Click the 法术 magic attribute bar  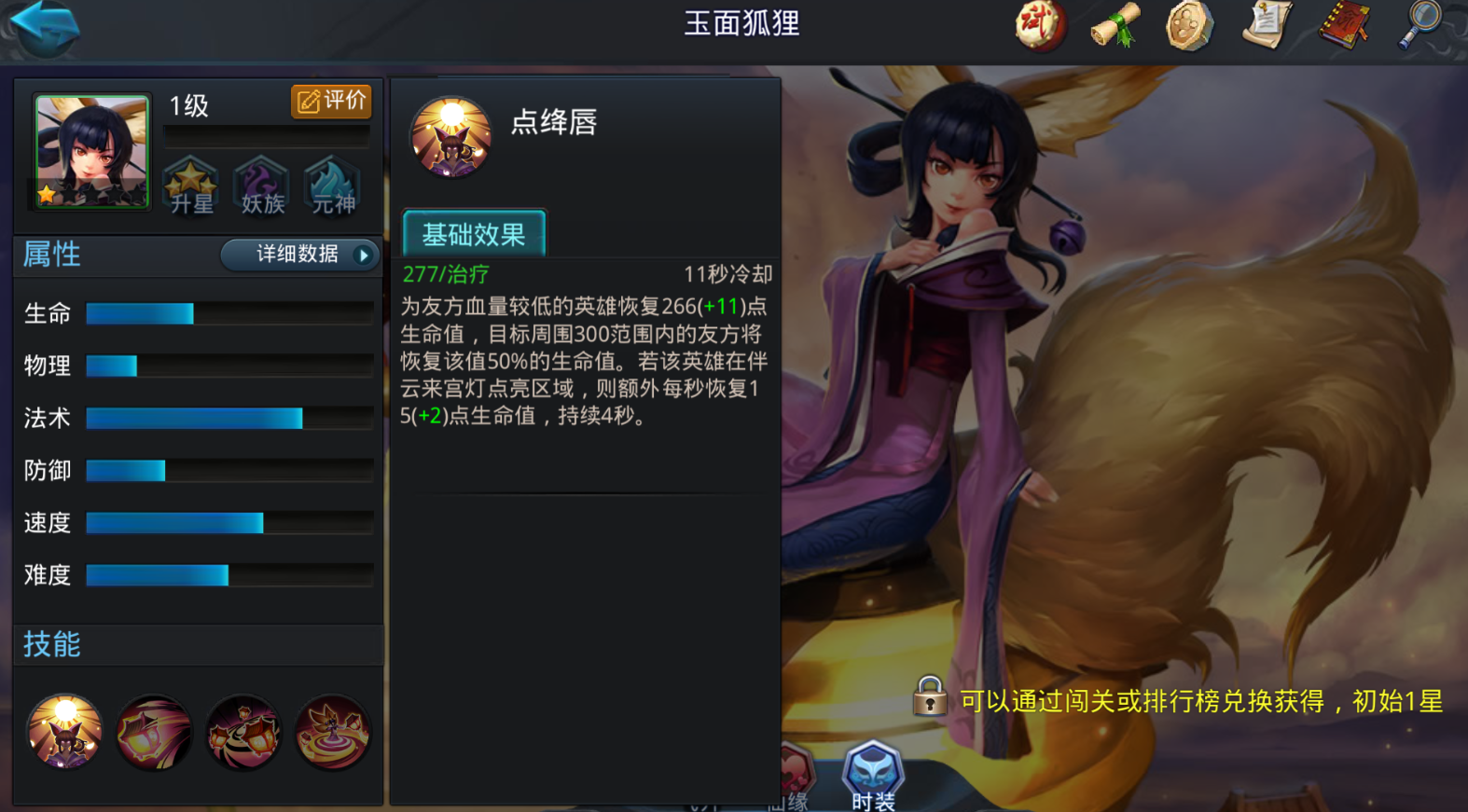[x=193, y=419]
